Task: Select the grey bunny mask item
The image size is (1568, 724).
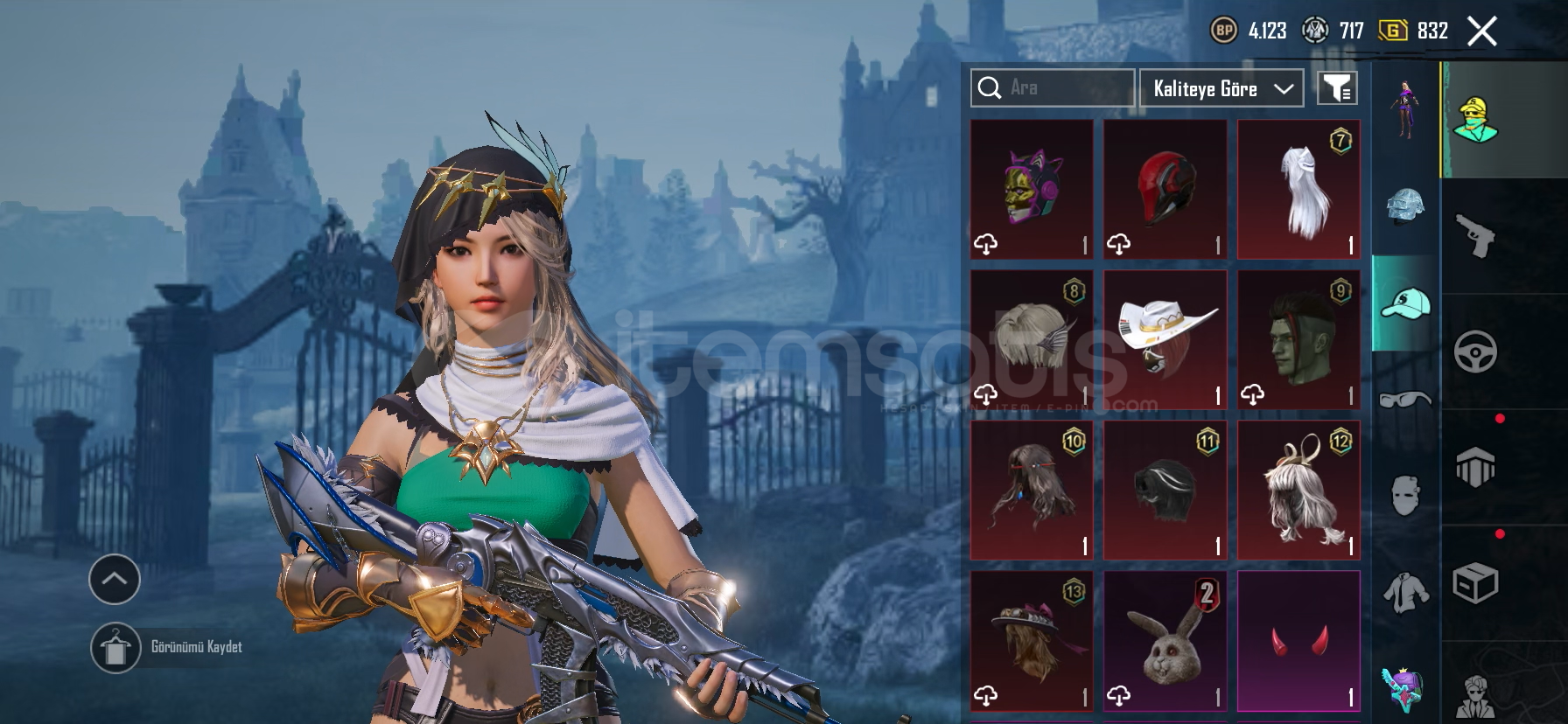Action: pos(1165,640)
